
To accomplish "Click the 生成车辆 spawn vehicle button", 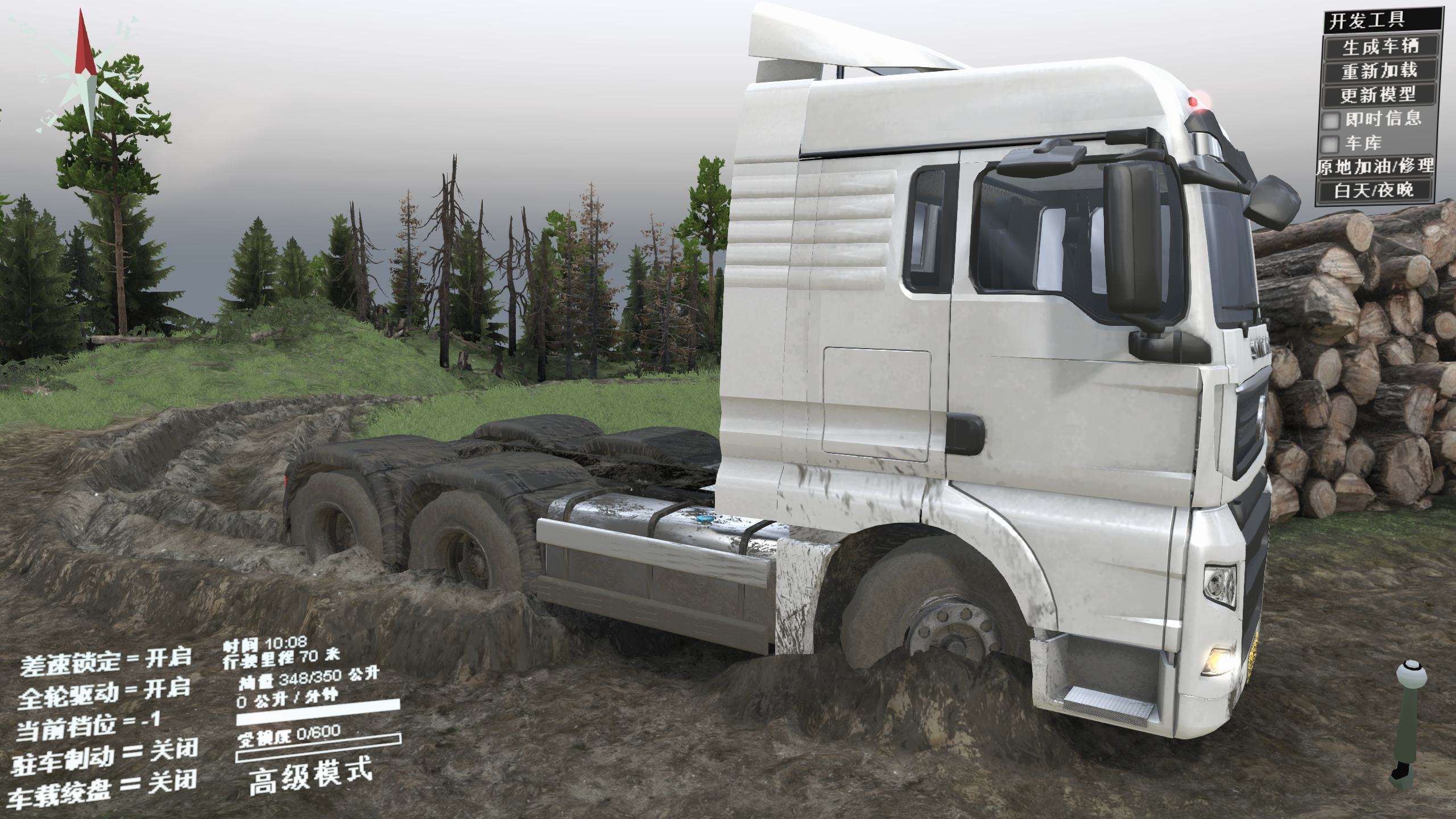I will point(1379,46).
